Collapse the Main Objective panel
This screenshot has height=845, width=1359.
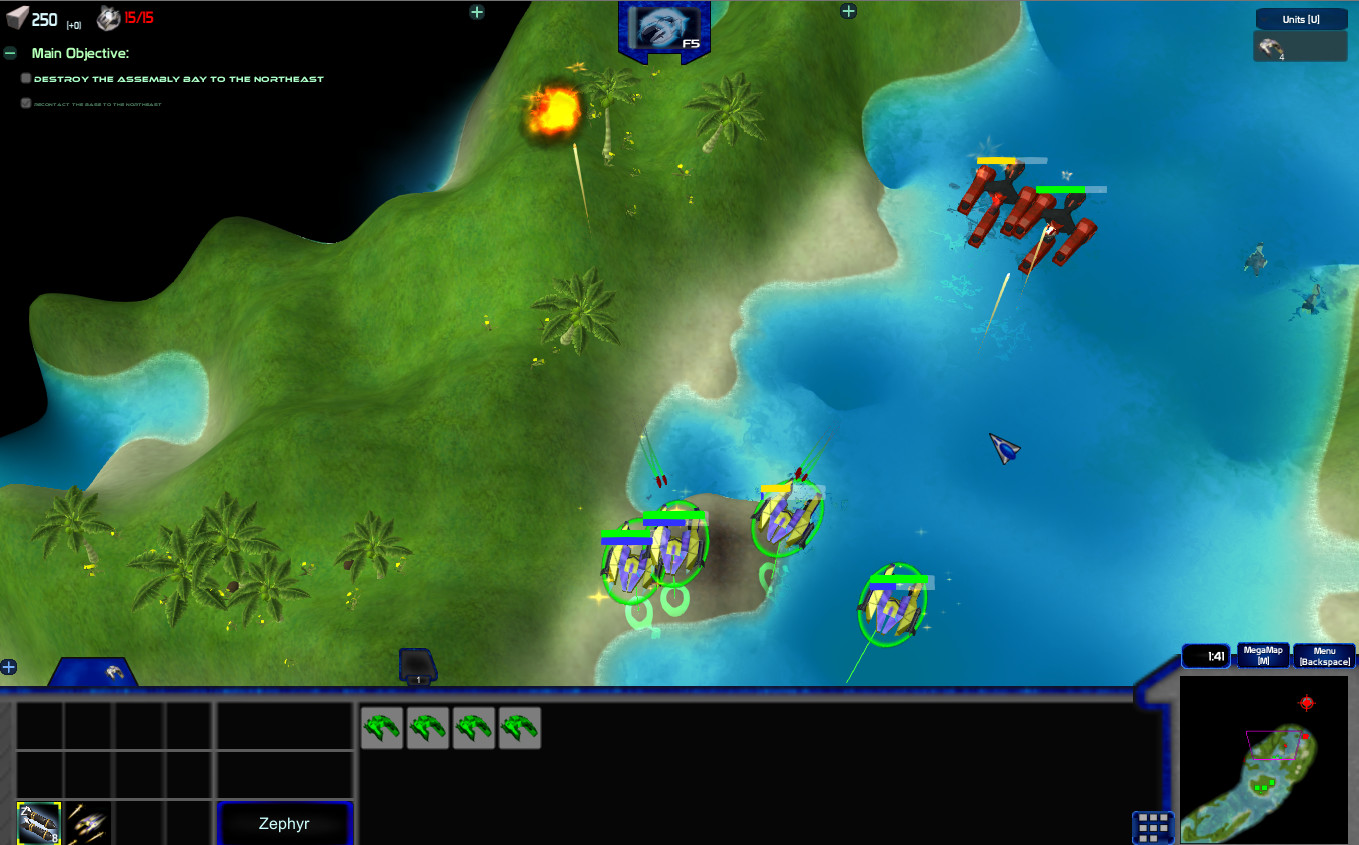point(11,53)
